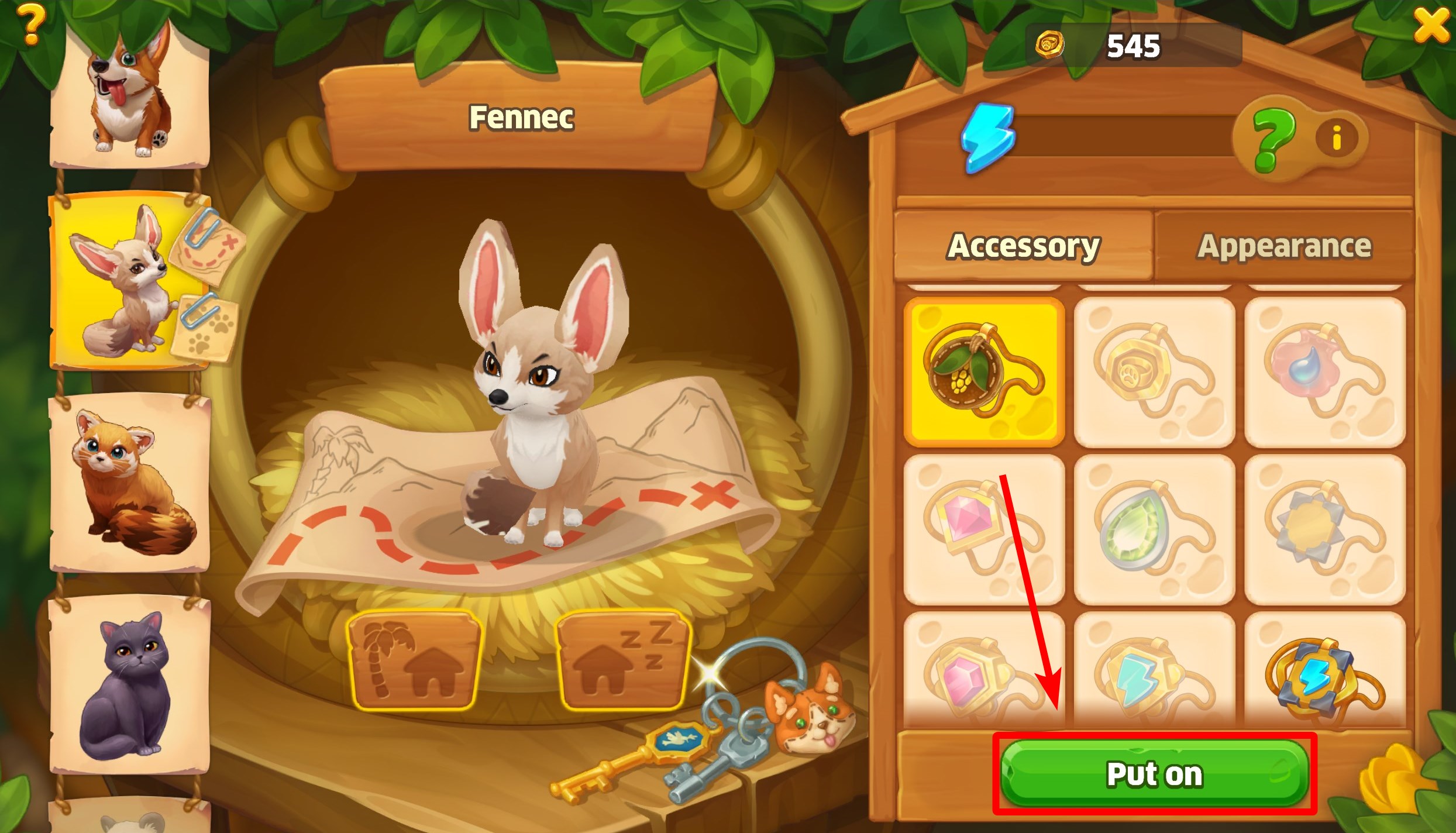
Task: Select the green teardrop gem amulet
Action: (1154, 529)
